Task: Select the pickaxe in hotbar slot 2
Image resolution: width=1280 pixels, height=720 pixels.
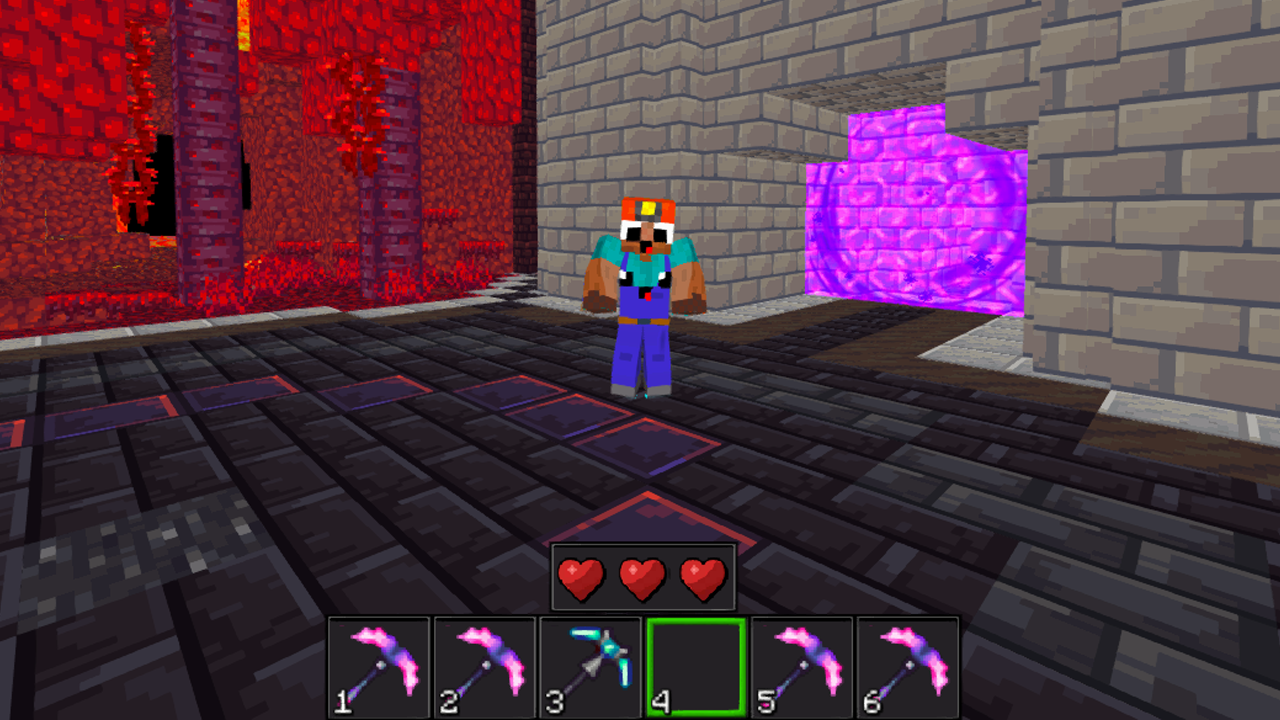Action: coord(483,668)
